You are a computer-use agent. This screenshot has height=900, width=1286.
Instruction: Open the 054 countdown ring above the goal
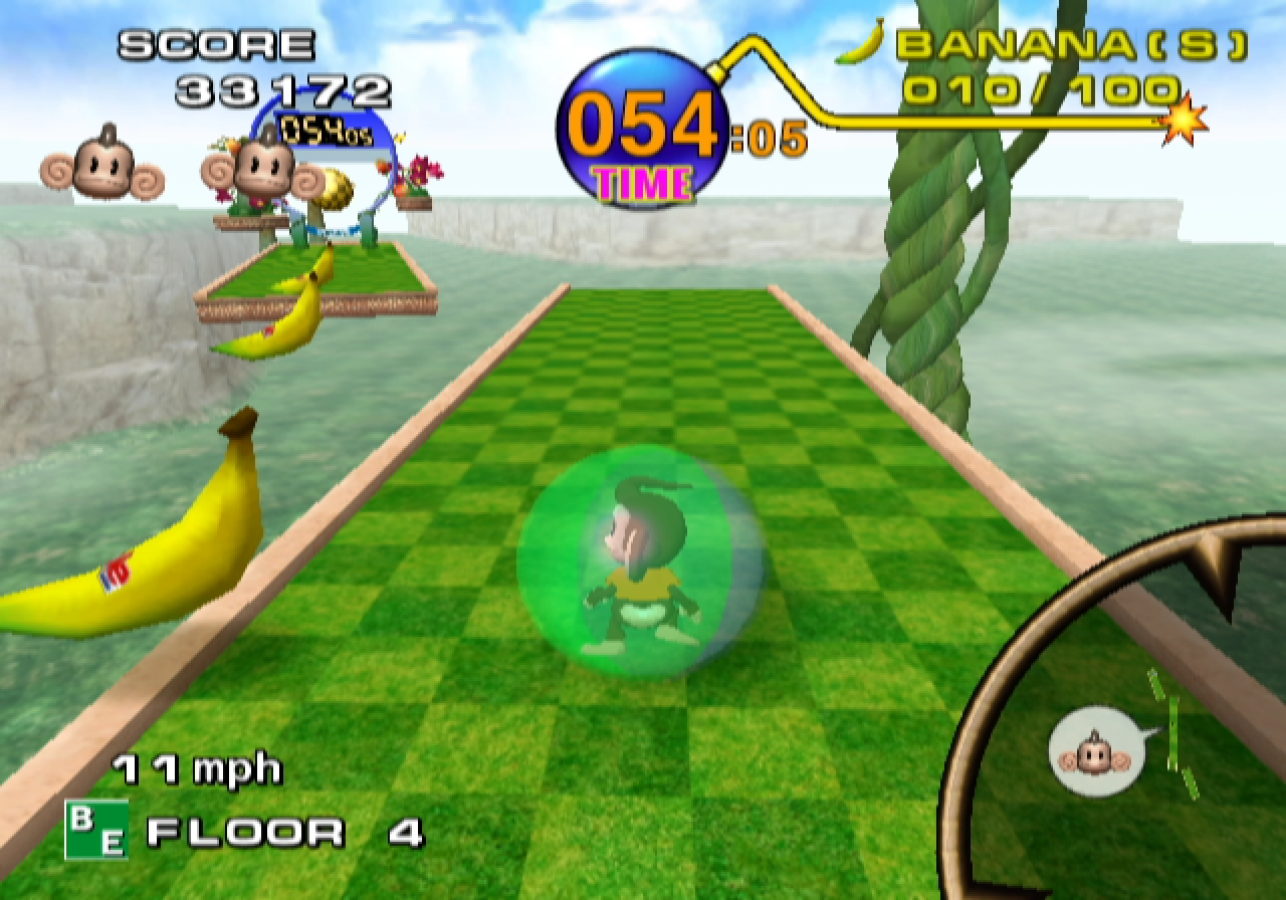click(324, 130)
